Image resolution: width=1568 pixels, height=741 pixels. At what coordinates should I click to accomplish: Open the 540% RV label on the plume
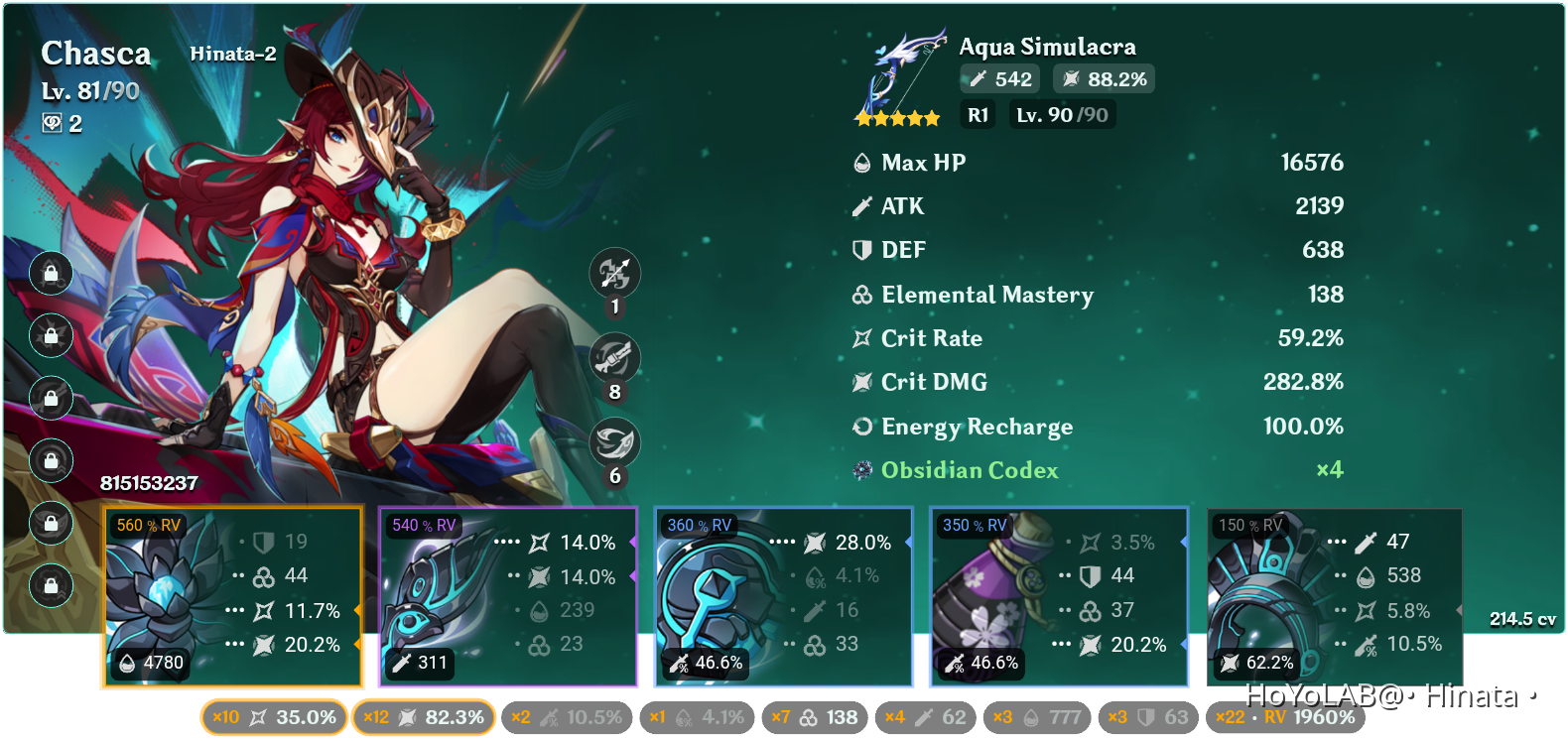coord(424,525)
